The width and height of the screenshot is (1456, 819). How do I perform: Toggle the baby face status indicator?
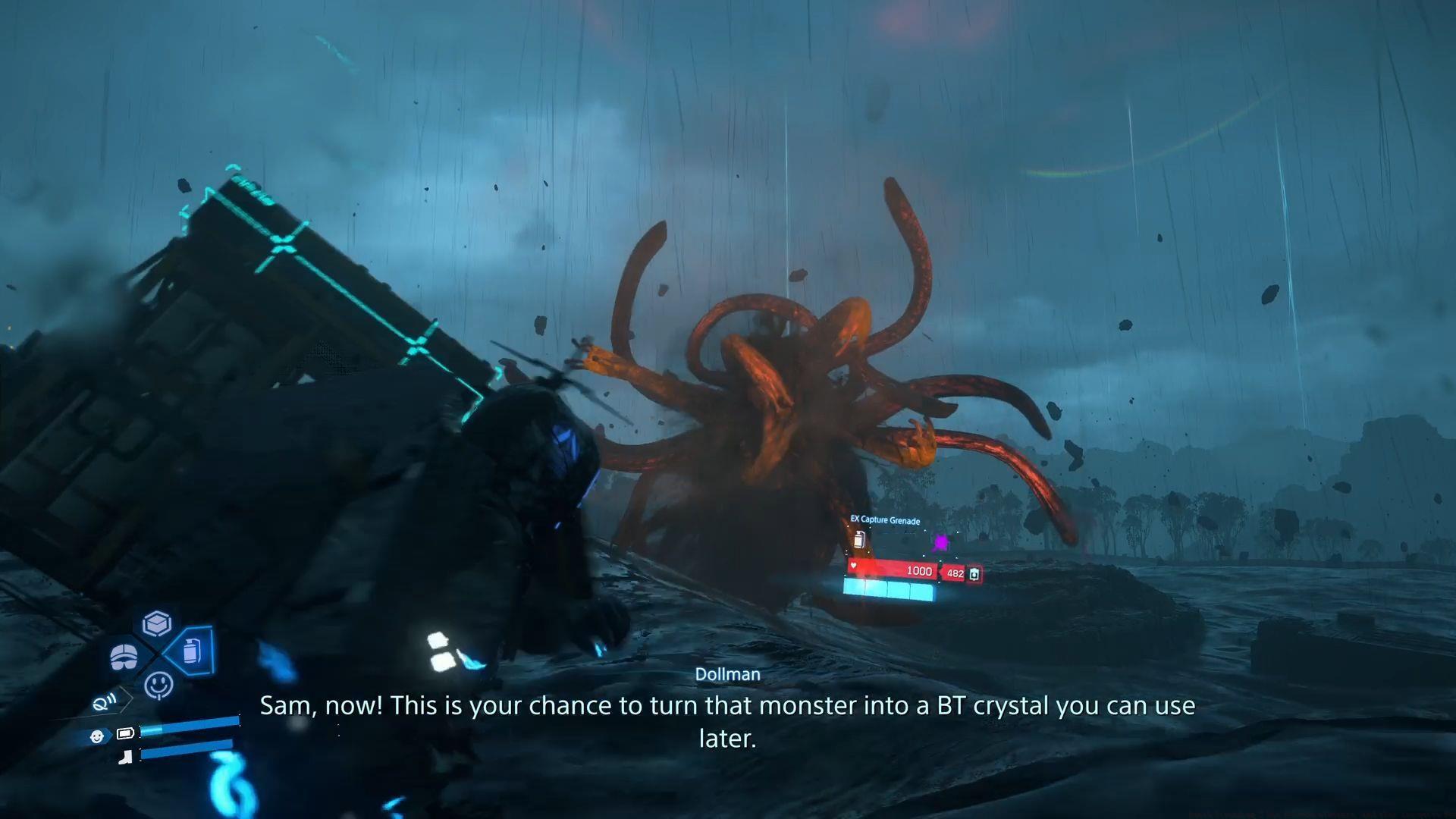[97, 735]
